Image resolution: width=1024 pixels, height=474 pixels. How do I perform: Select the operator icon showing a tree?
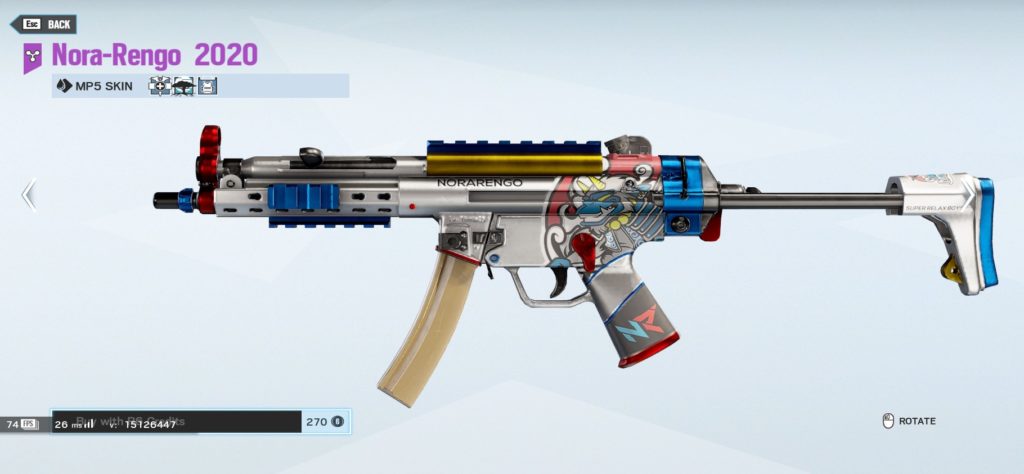tap(183, 86)
